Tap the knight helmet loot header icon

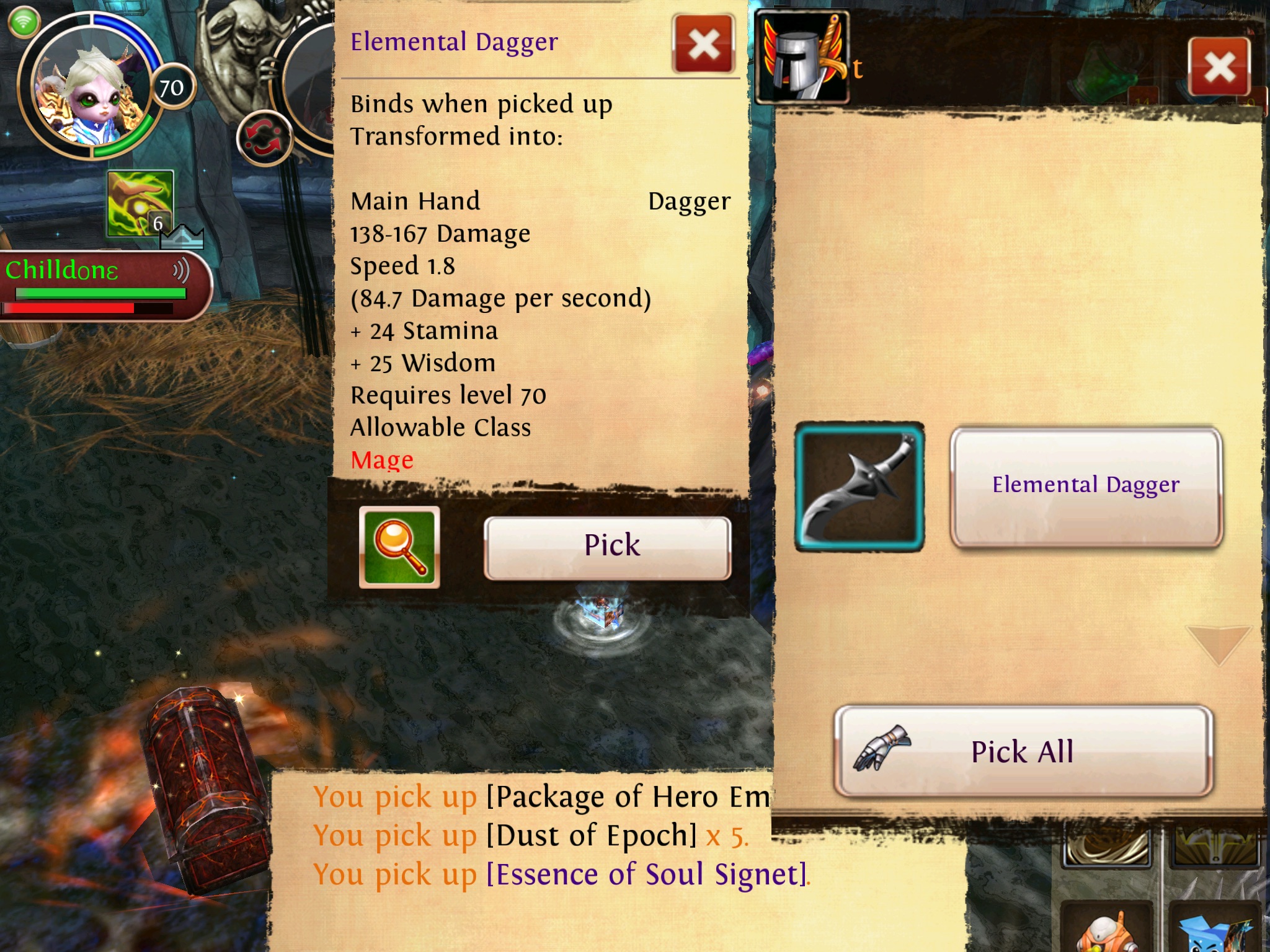tap(802, 58)
